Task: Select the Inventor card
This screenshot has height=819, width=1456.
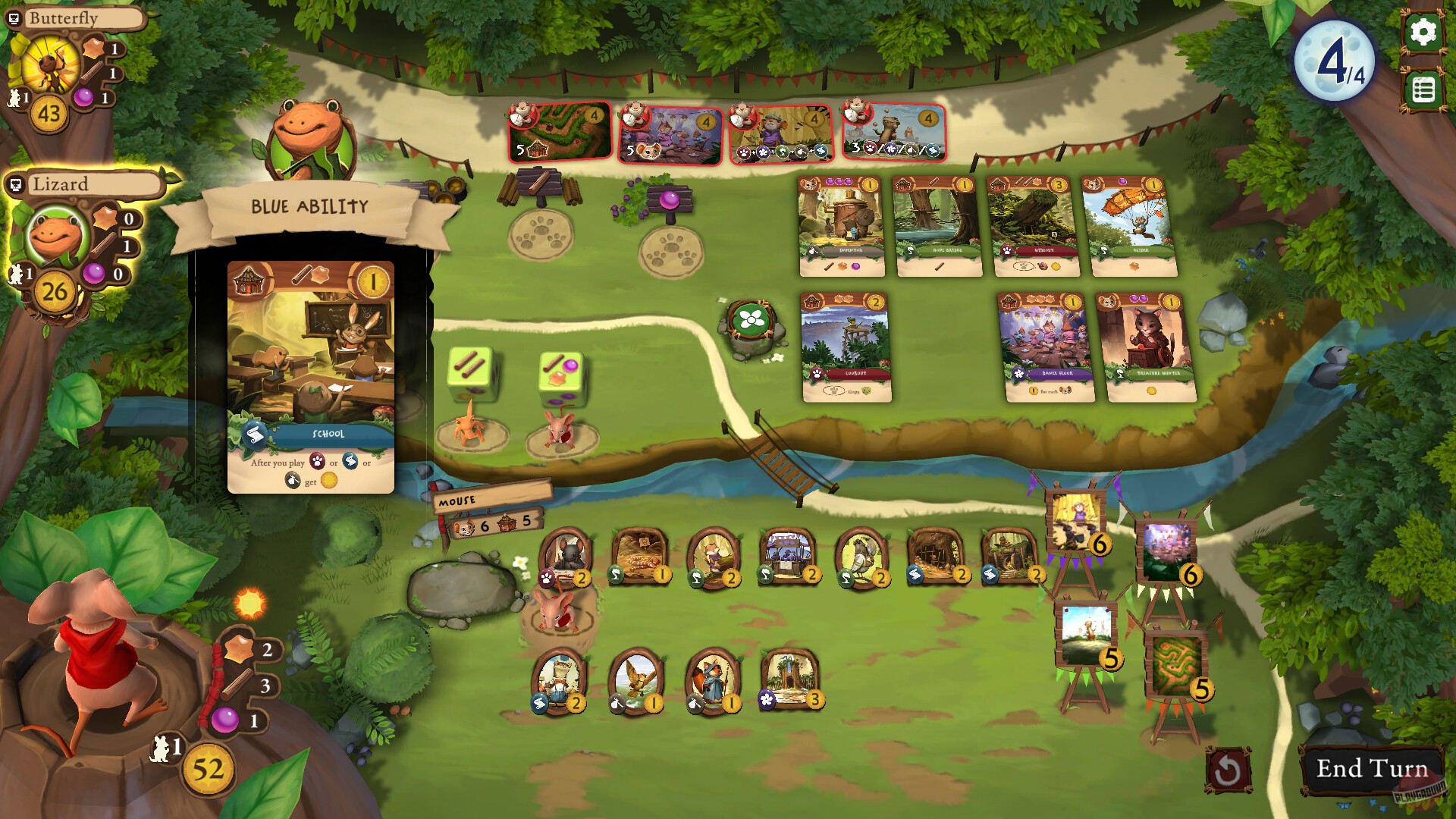Action: [841, 225]
